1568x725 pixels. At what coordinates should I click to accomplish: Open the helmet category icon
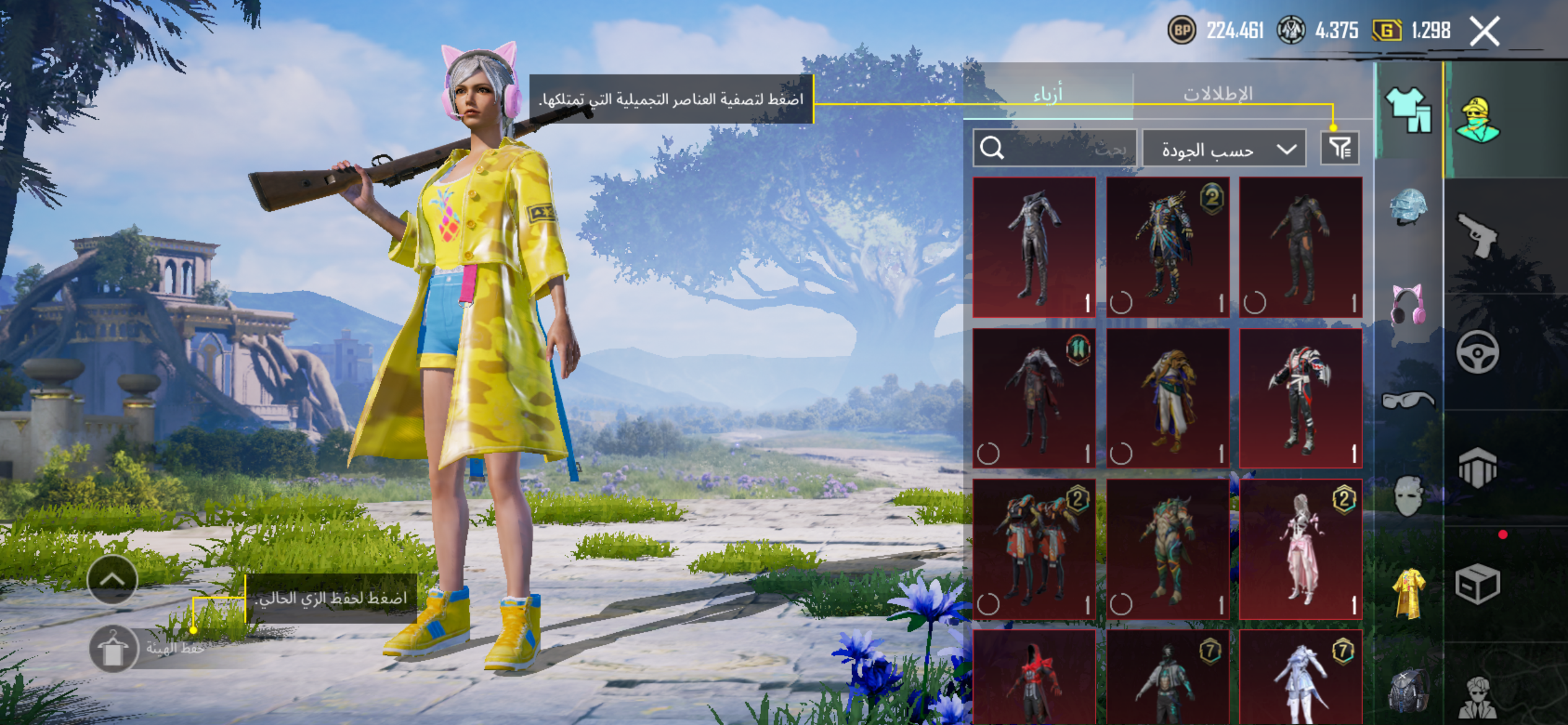pyautogui.click(x=1408, y=206)
